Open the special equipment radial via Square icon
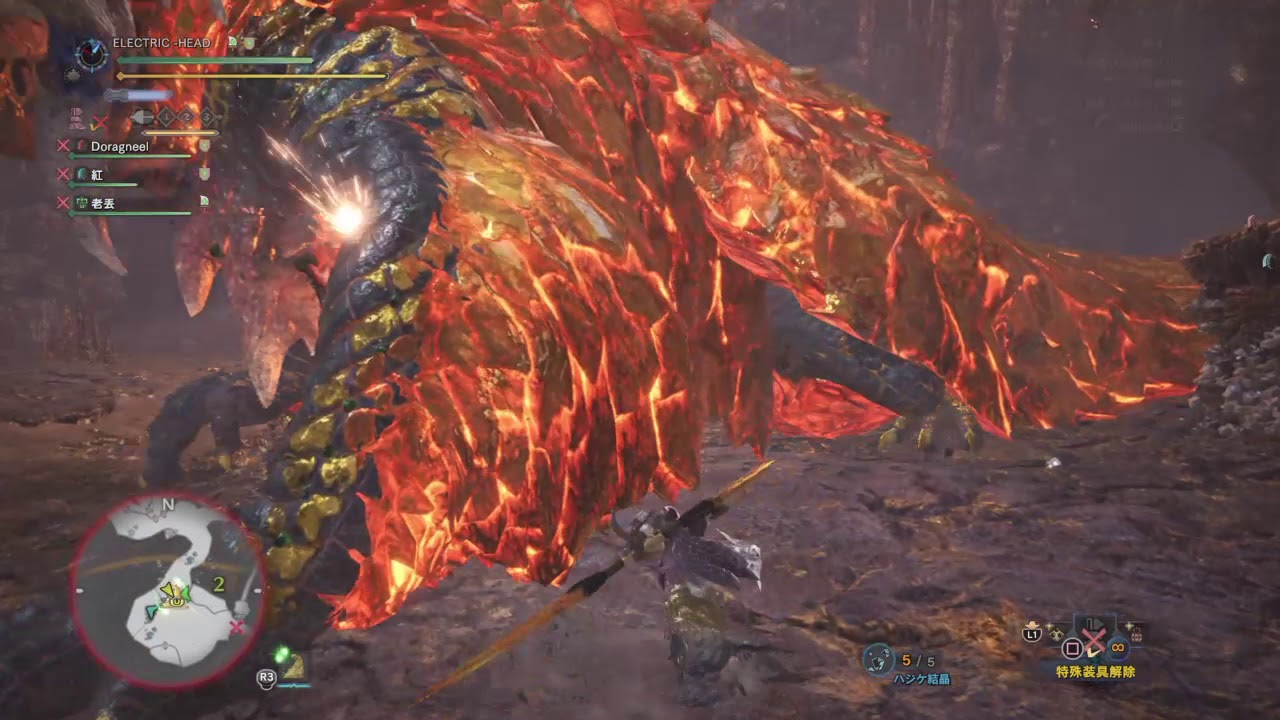Image resolution: width=1280 pixels, height=720 pixels. [1073, 648]
